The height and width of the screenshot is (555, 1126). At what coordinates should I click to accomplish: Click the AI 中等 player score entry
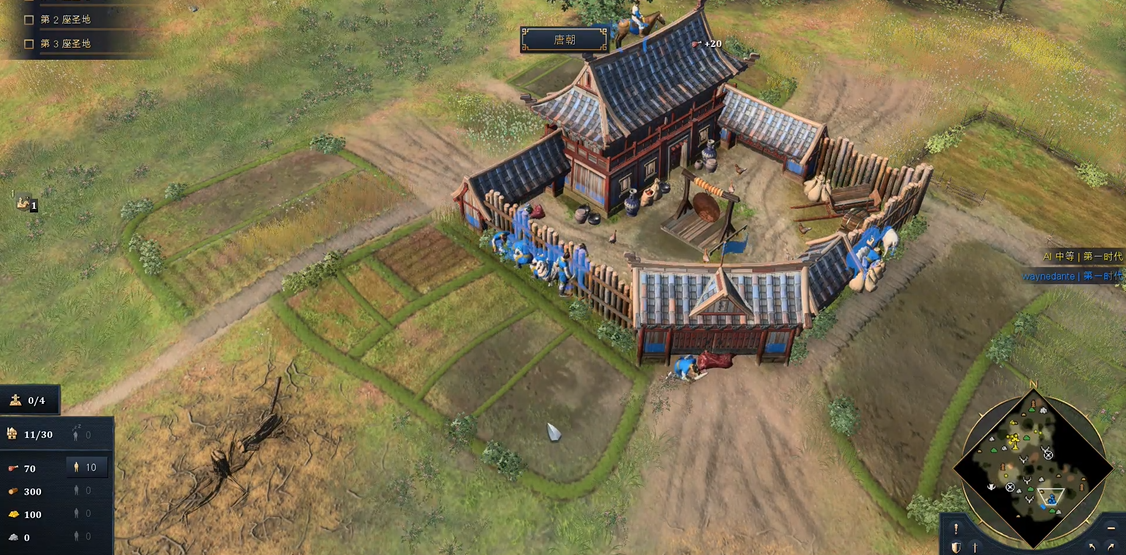point(1082,256)
